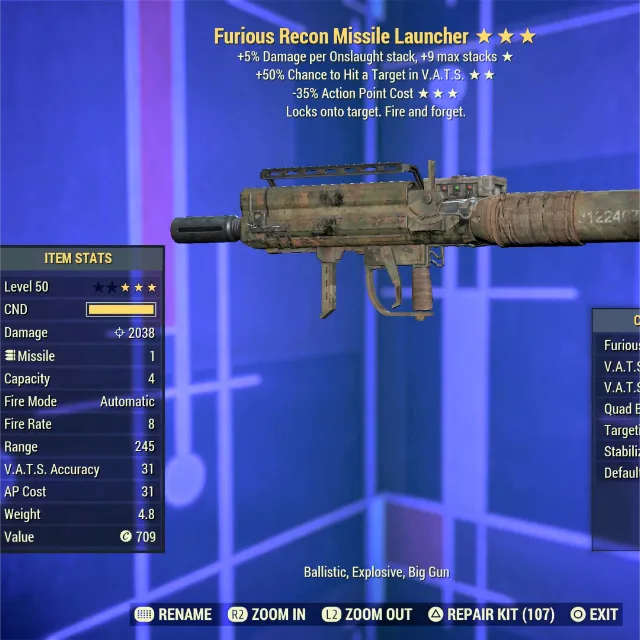Select the Furious entry in the side list
Image resolution: width=640 pixels, height=640 pixels.
[x=620, y=345]
